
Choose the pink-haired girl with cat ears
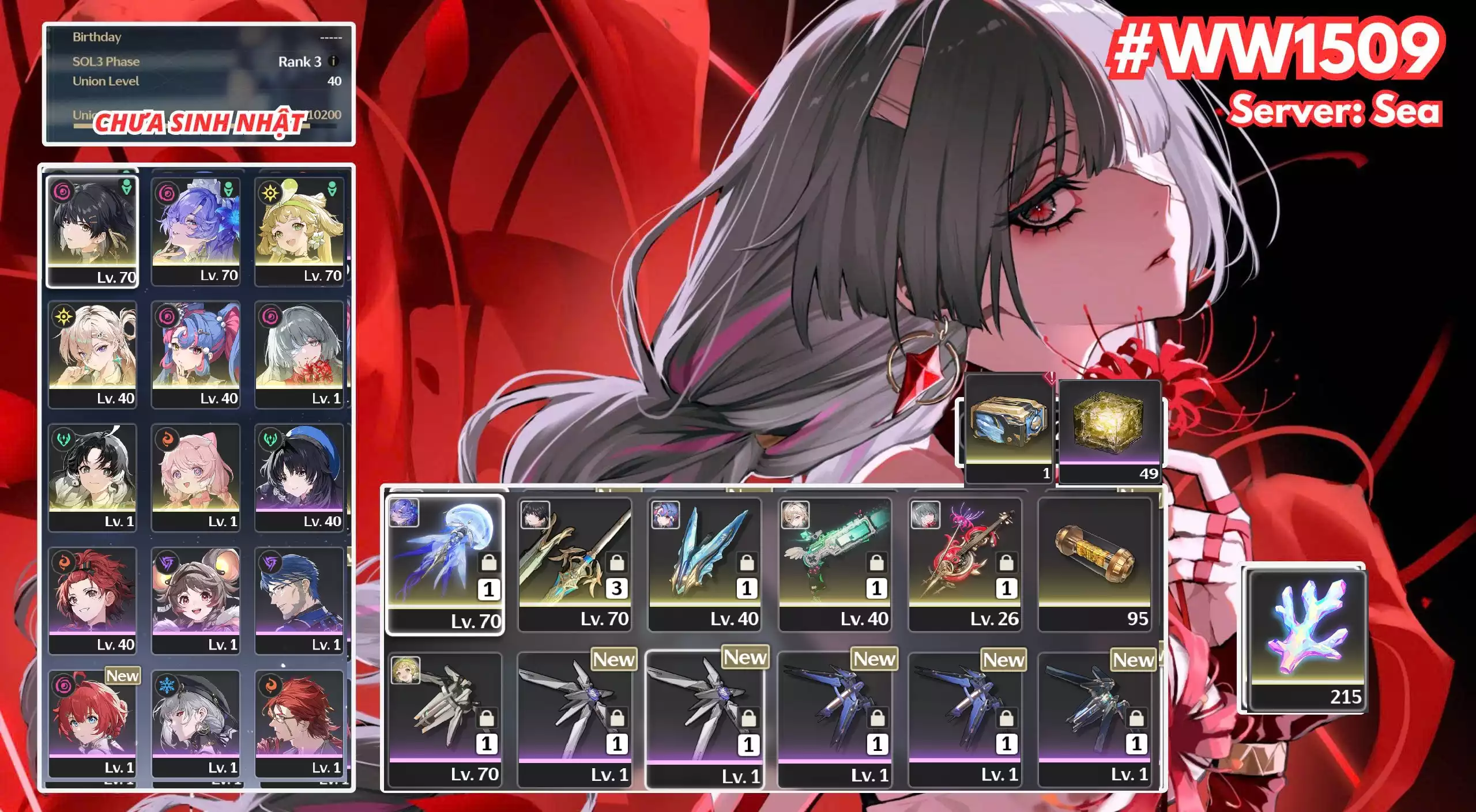point(195,476)
